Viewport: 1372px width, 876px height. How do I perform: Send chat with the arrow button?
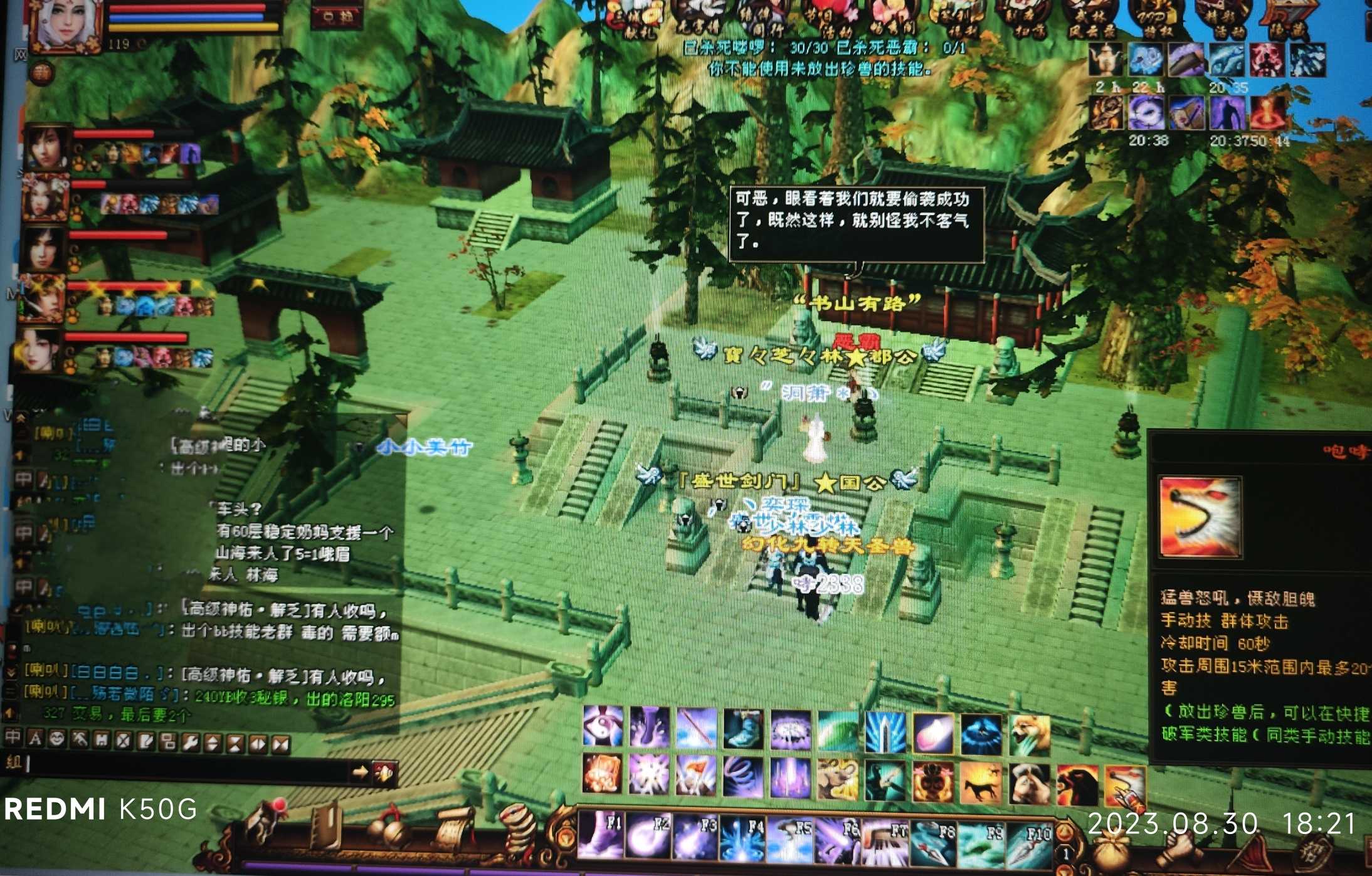pyautogui.click(x=359, y=772)
